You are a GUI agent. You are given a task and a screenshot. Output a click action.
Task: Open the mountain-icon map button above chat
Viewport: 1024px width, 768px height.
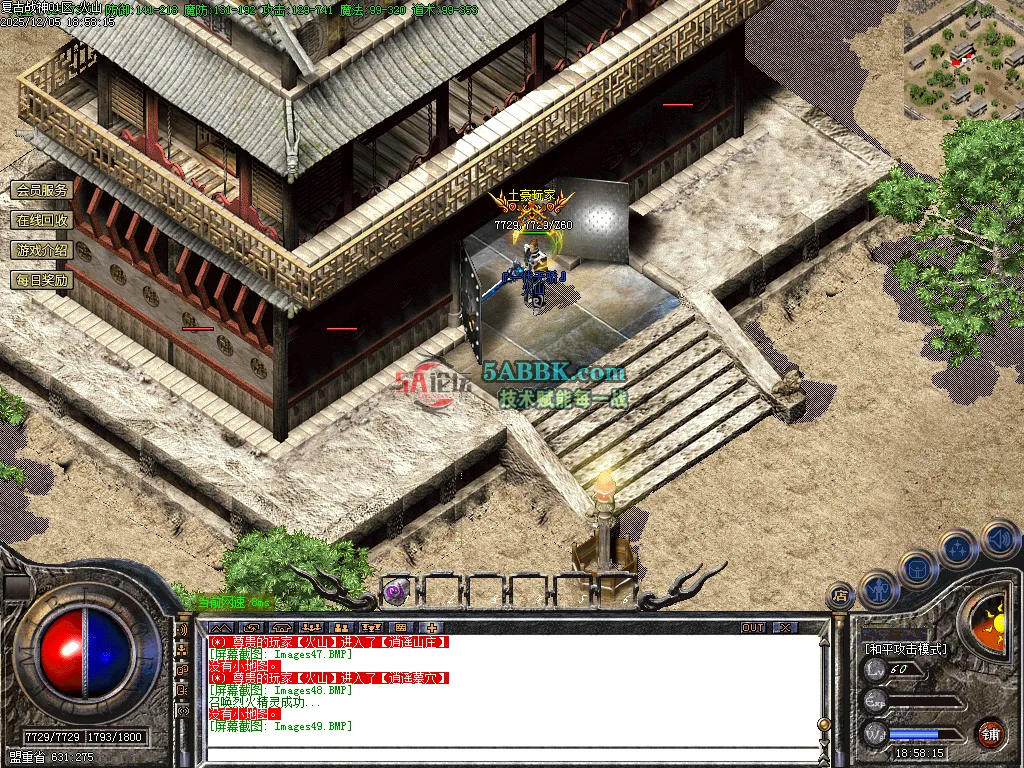click(220, 627)
